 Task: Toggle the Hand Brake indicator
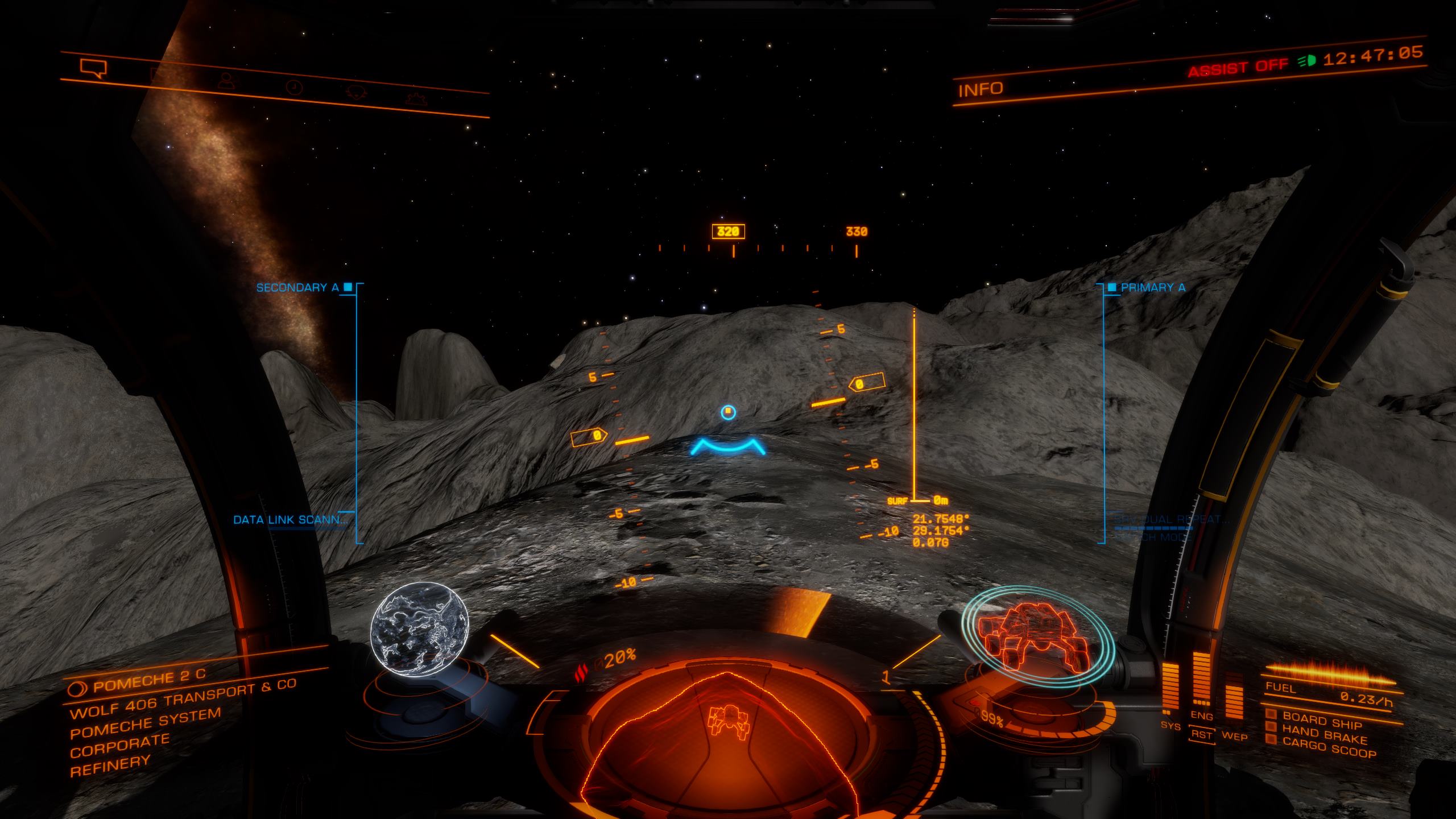pos(1323,734)
